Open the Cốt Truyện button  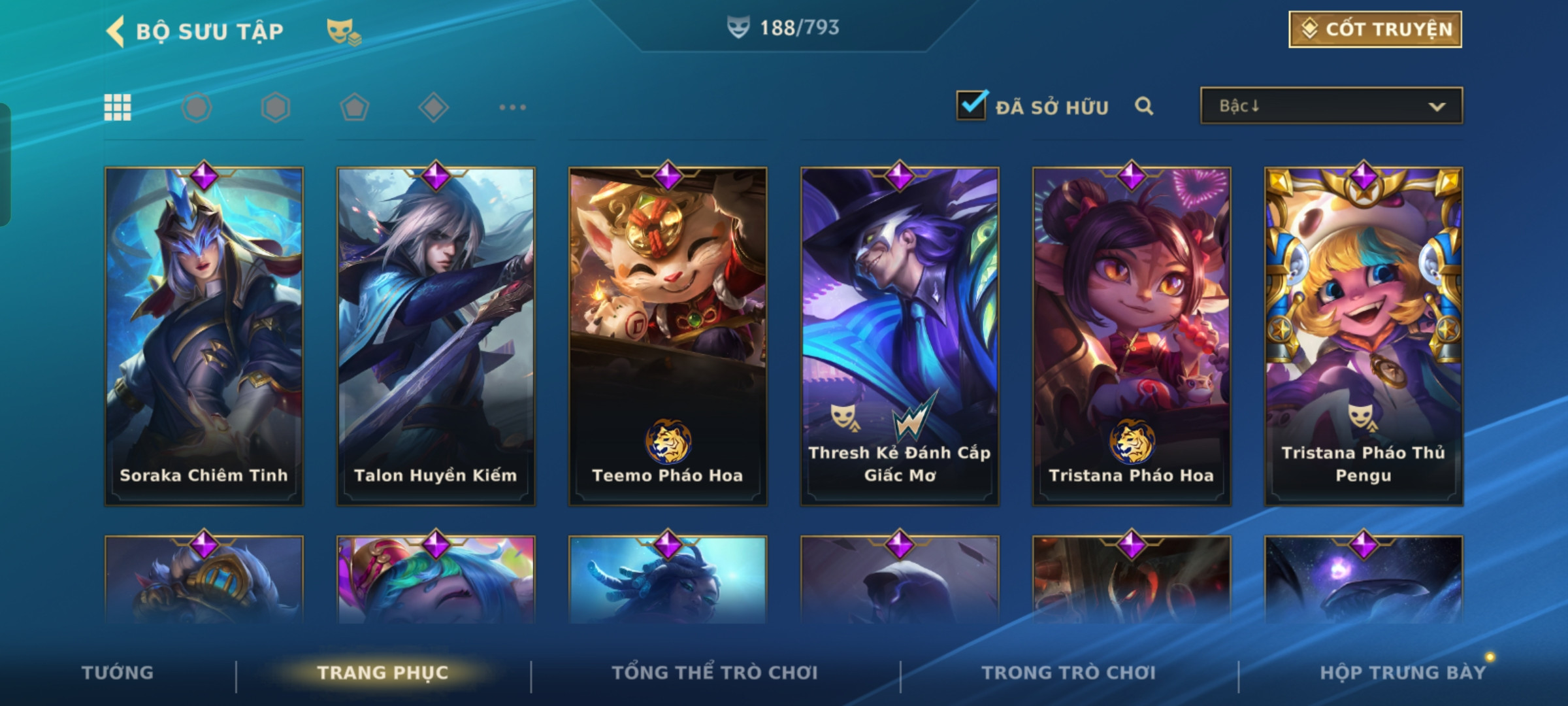1375,29
